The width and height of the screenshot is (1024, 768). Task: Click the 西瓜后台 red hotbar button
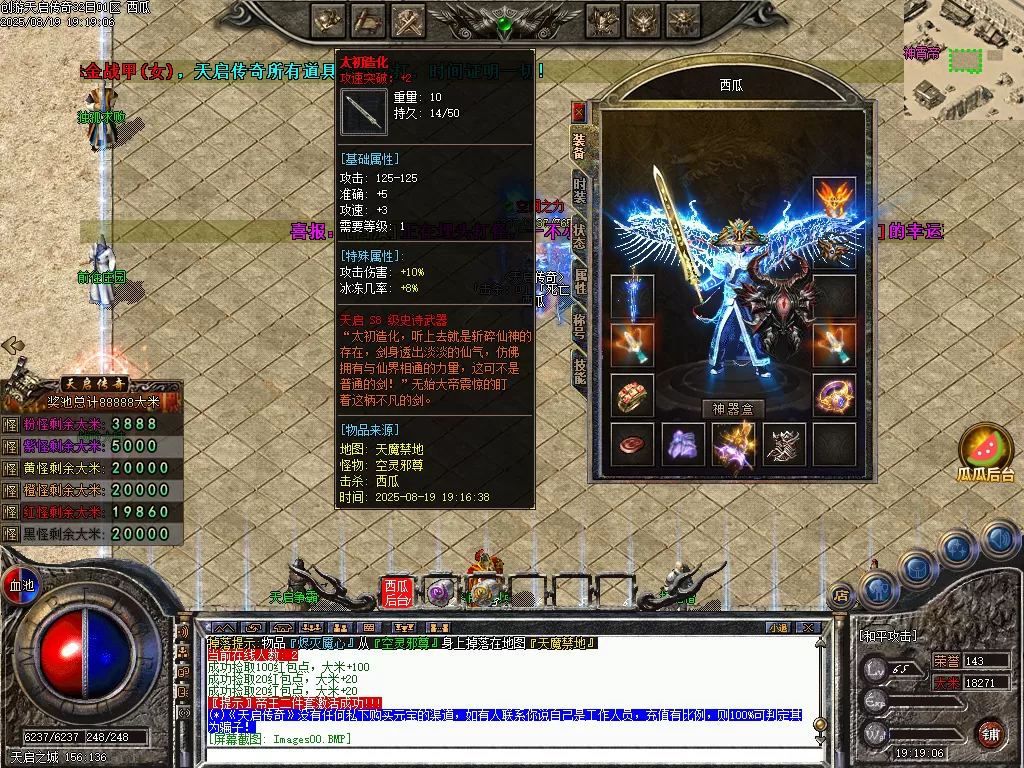[397, 593]
